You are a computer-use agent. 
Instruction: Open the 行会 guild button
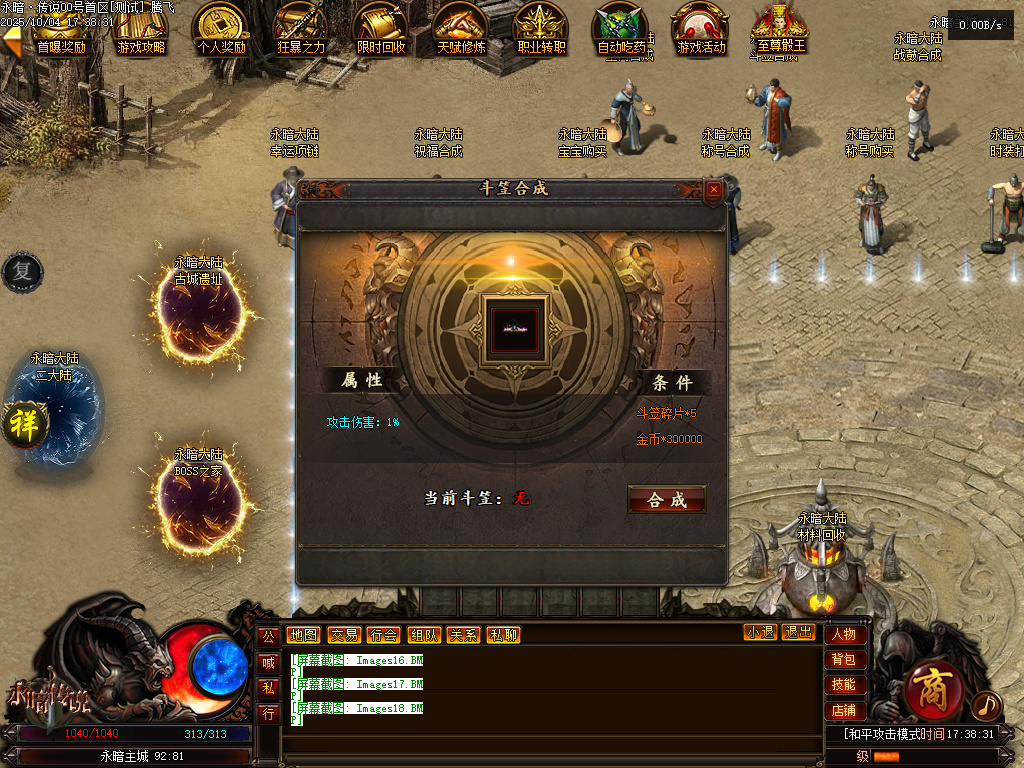(383, 635)
